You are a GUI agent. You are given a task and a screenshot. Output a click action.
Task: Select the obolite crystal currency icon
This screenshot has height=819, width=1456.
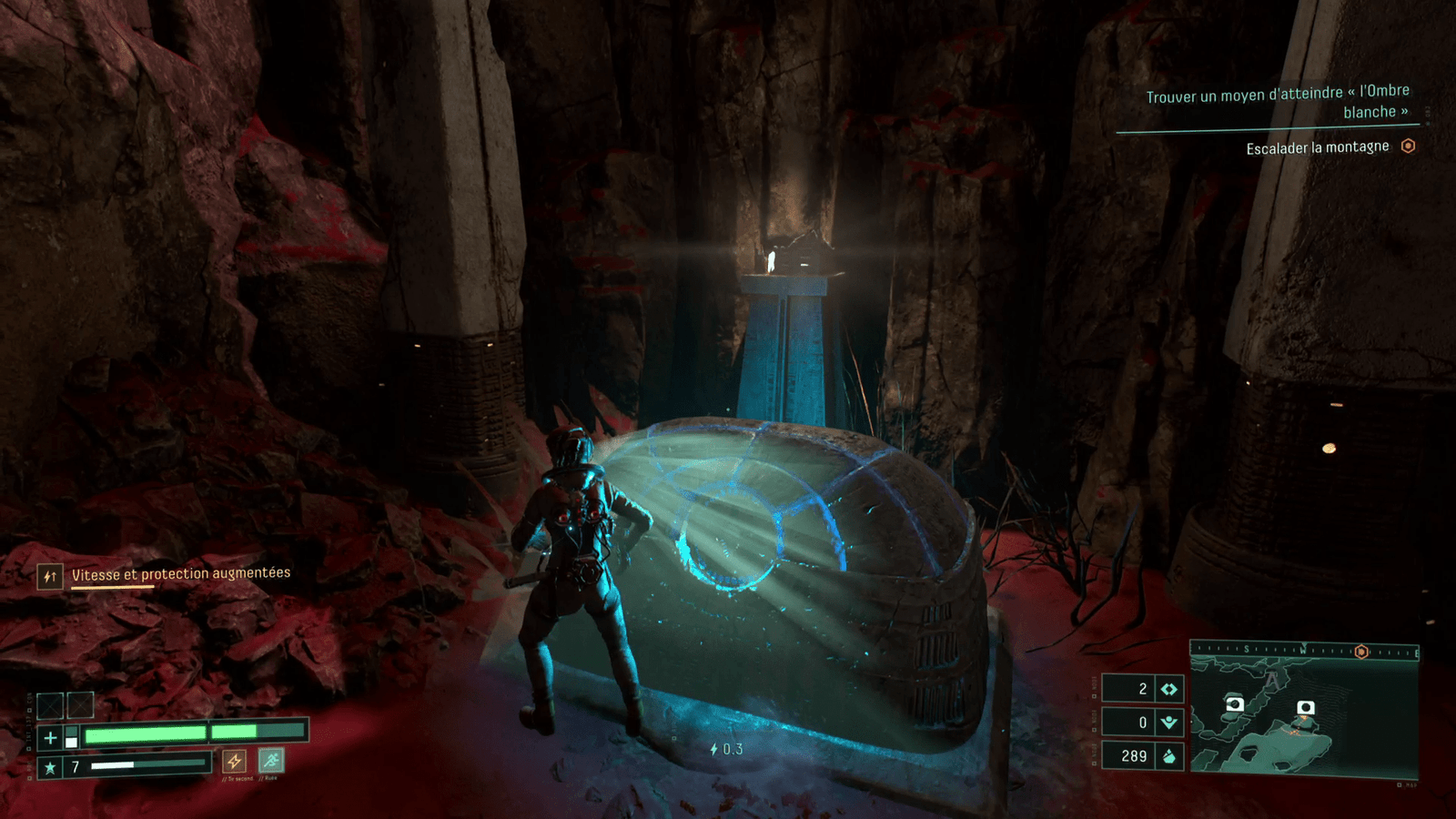pos(1169,756)
